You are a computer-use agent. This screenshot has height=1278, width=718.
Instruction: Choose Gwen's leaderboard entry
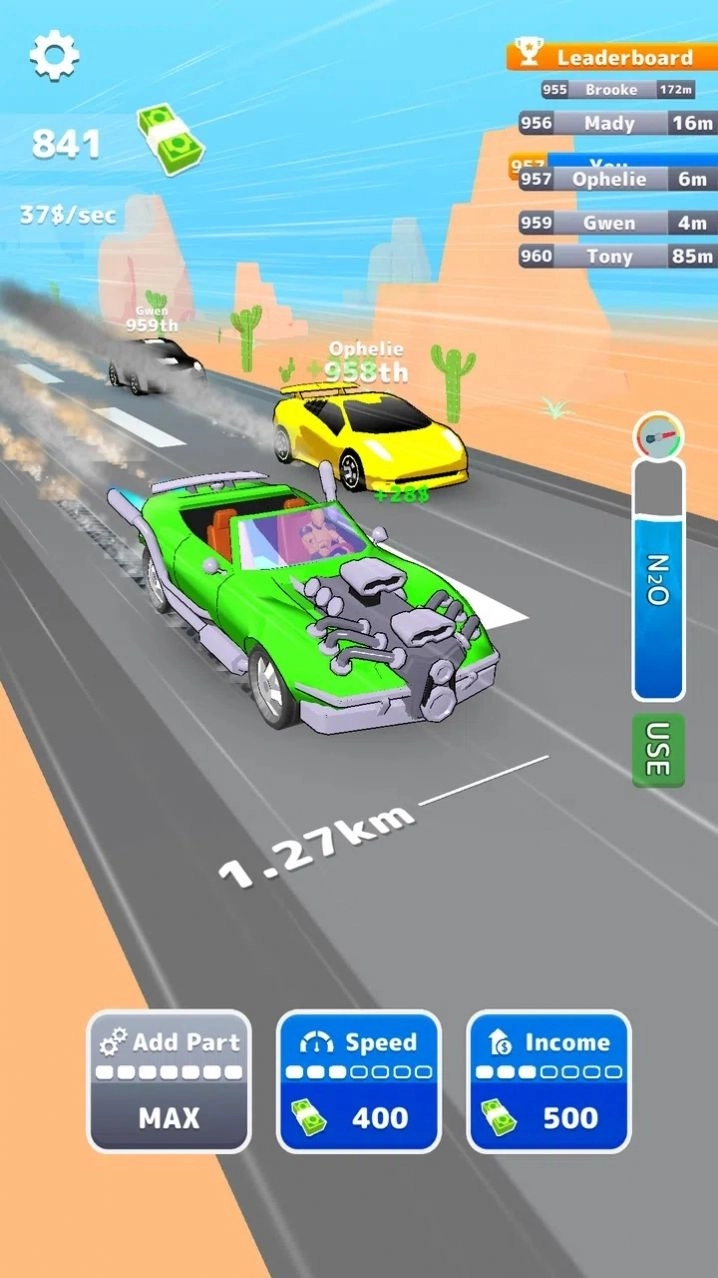(x=618, y=223)
